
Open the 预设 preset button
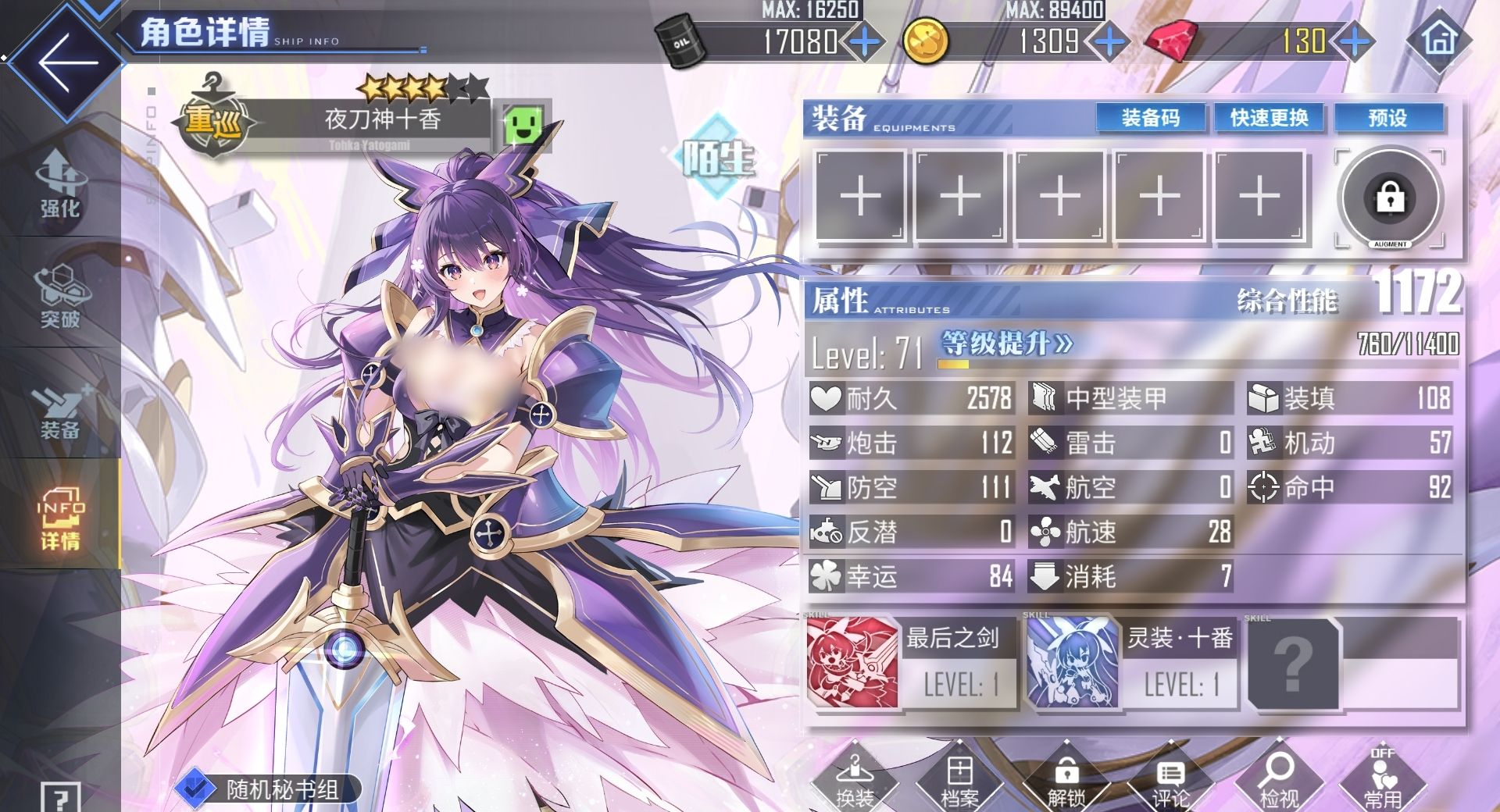click(x=1387, y=118)
